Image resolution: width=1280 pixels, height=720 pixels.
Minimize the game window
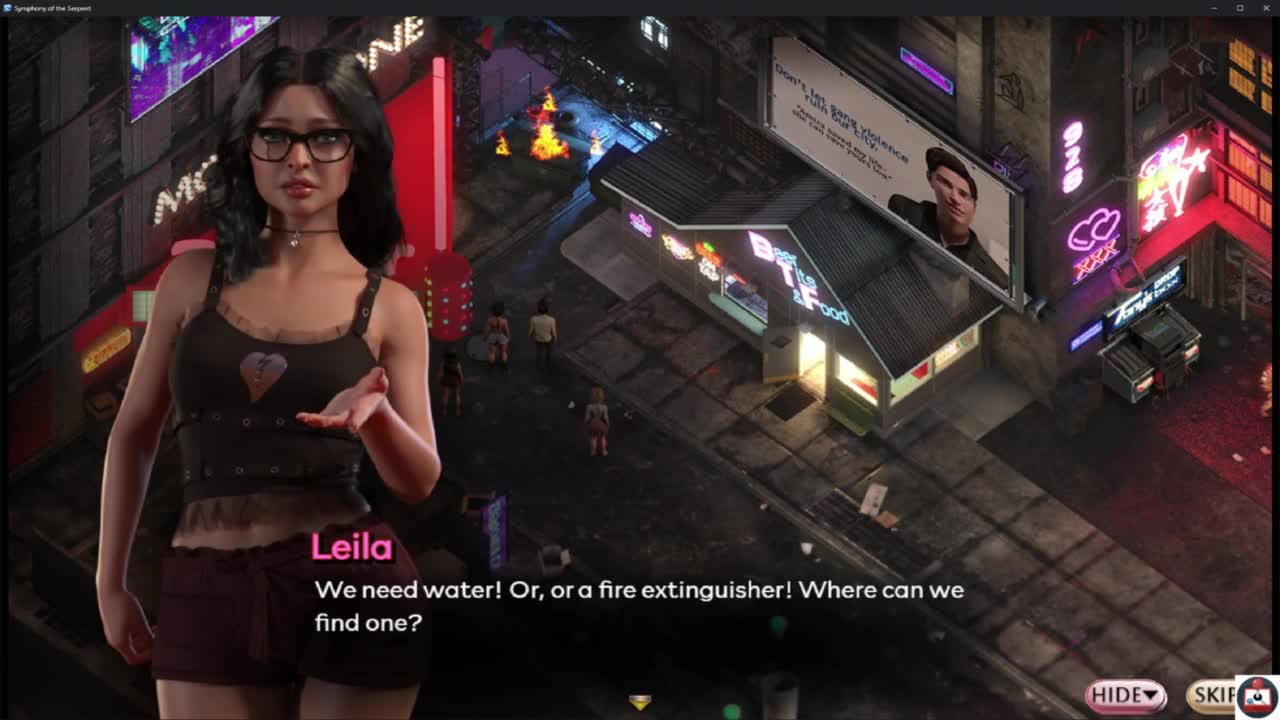pos(1213,8)
